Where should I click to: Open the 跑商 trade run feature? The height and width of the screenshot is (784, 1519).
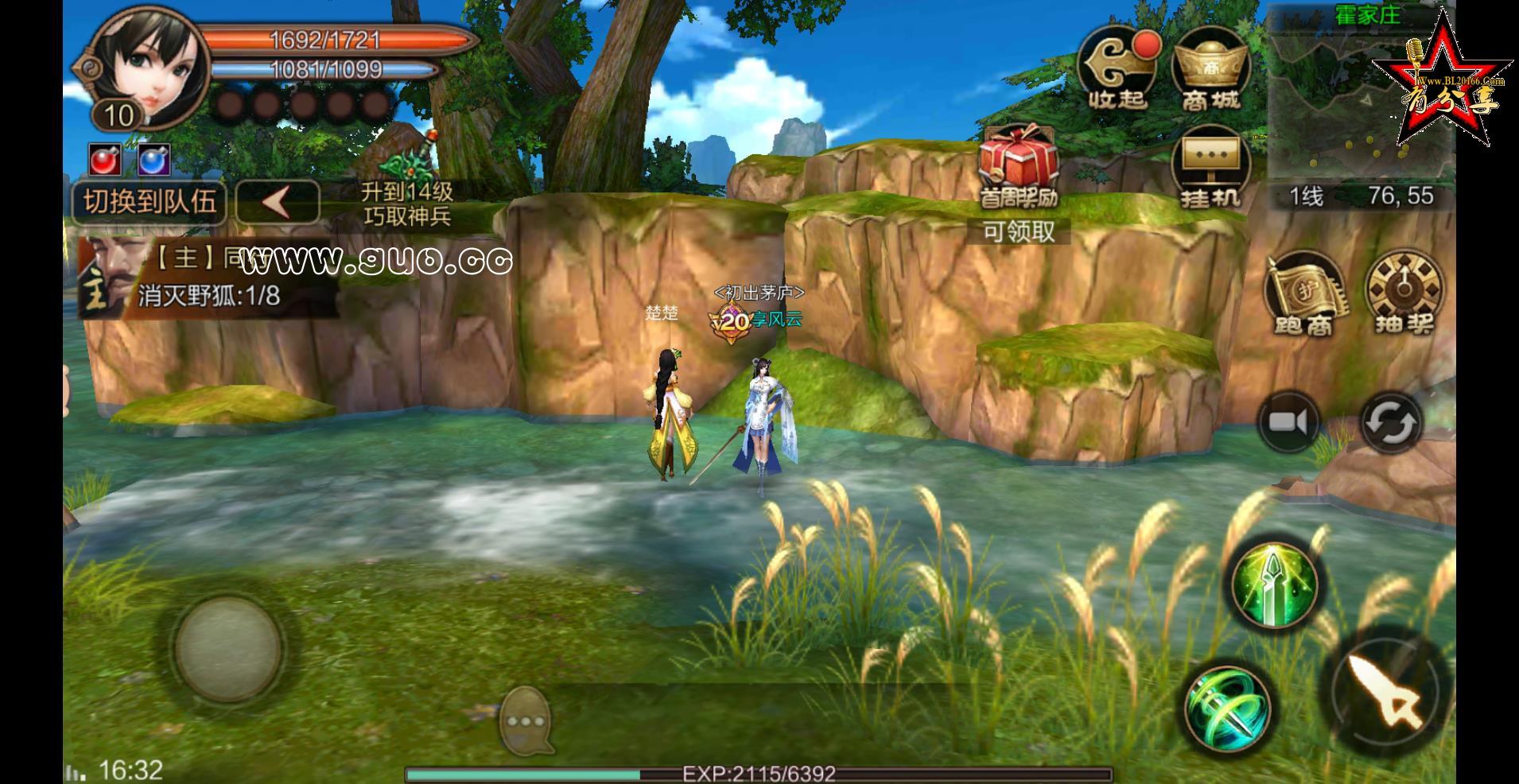pyautogui.click(x=1304, y=293)
